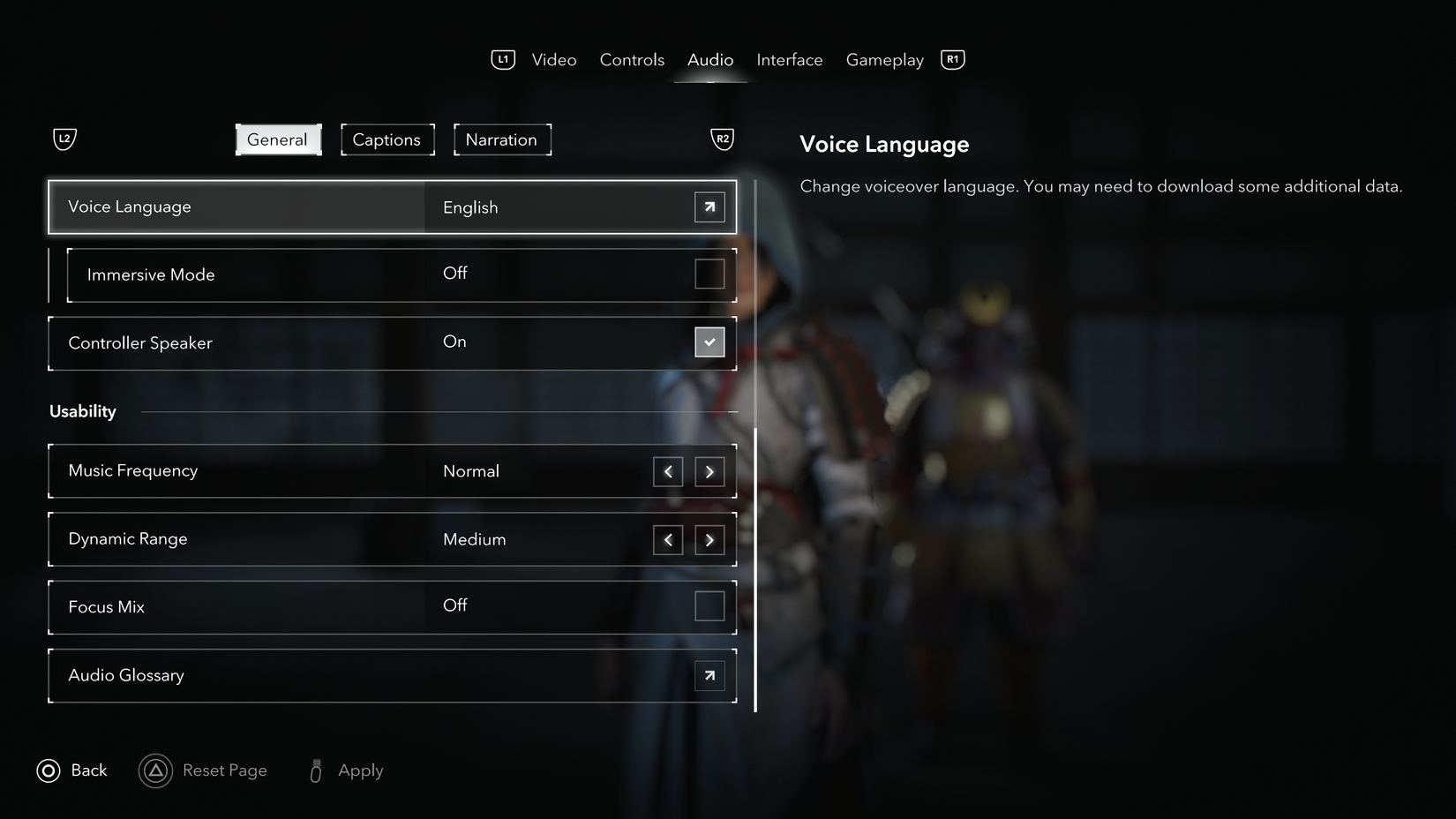Decrease Dynamic Range with the left arrow

tap(668, 539)
